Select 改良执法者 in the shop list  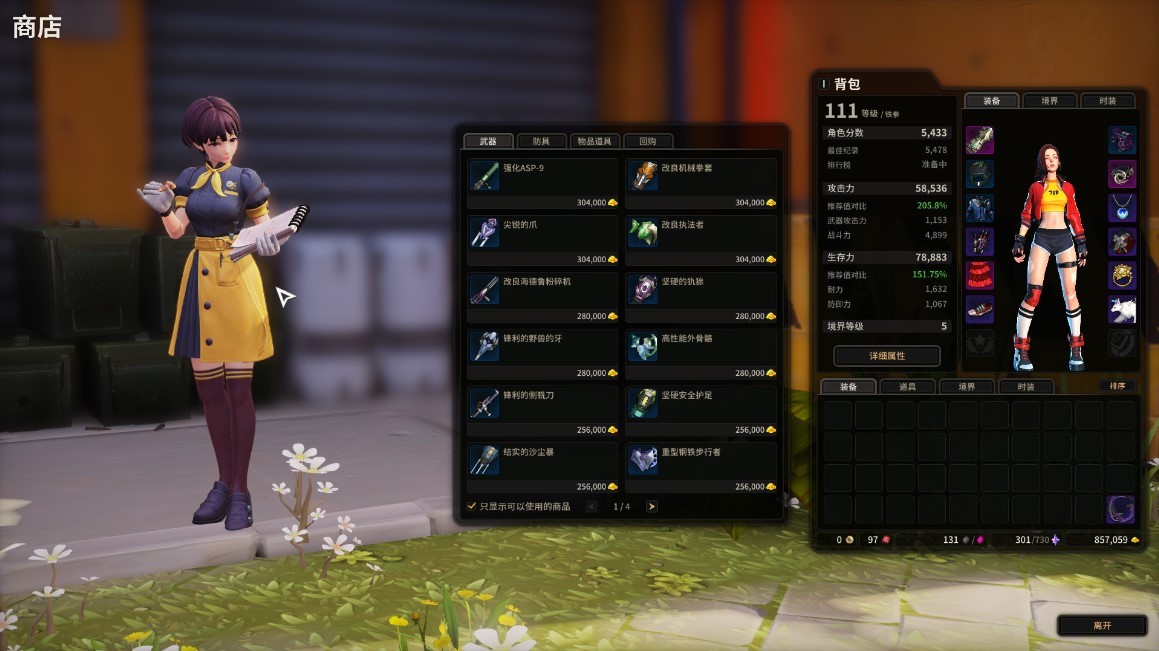(x=701, y=242)
